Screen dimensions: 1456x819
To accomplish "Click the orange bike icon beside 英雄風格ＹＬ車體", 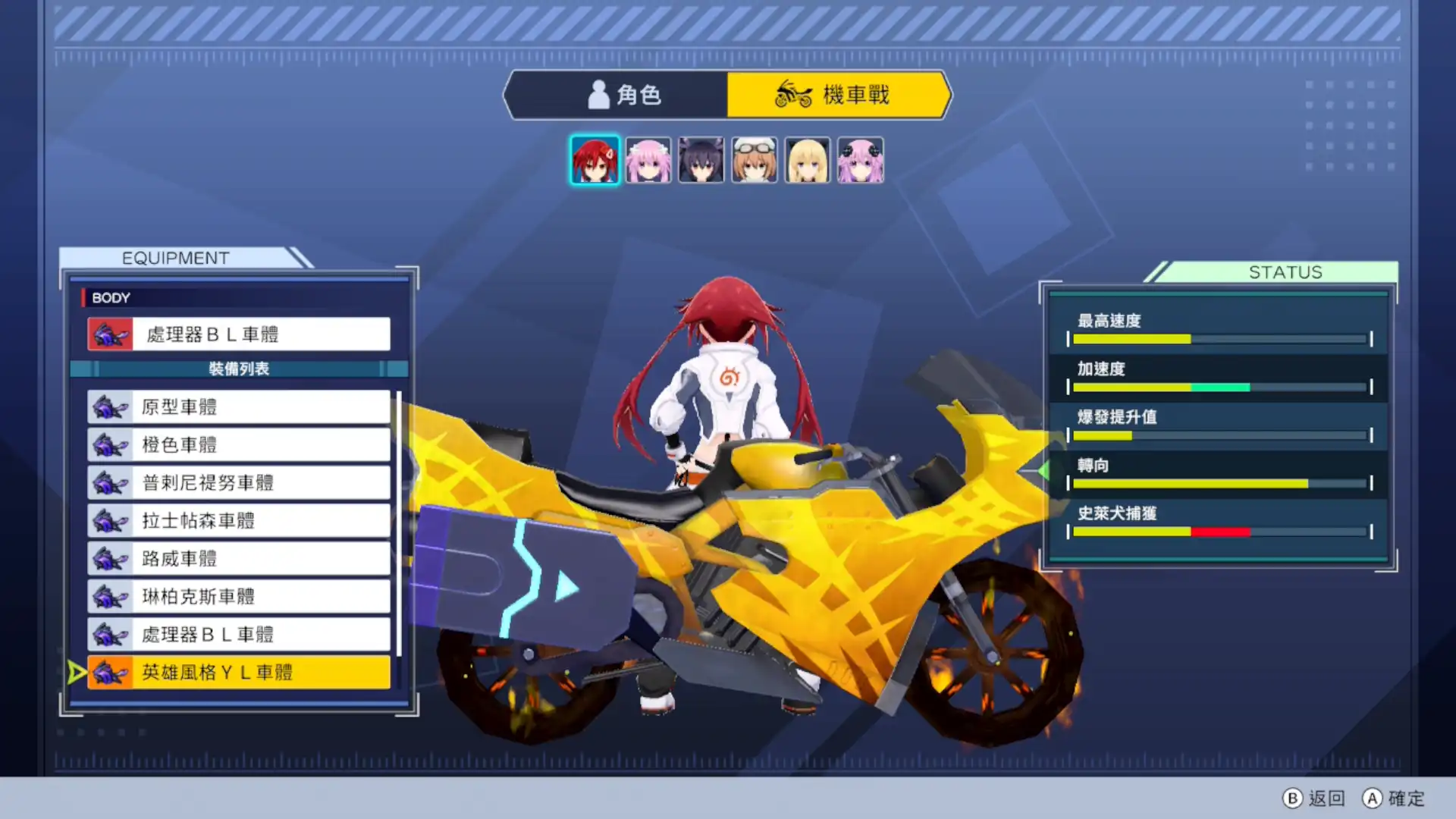I will 111,672.
